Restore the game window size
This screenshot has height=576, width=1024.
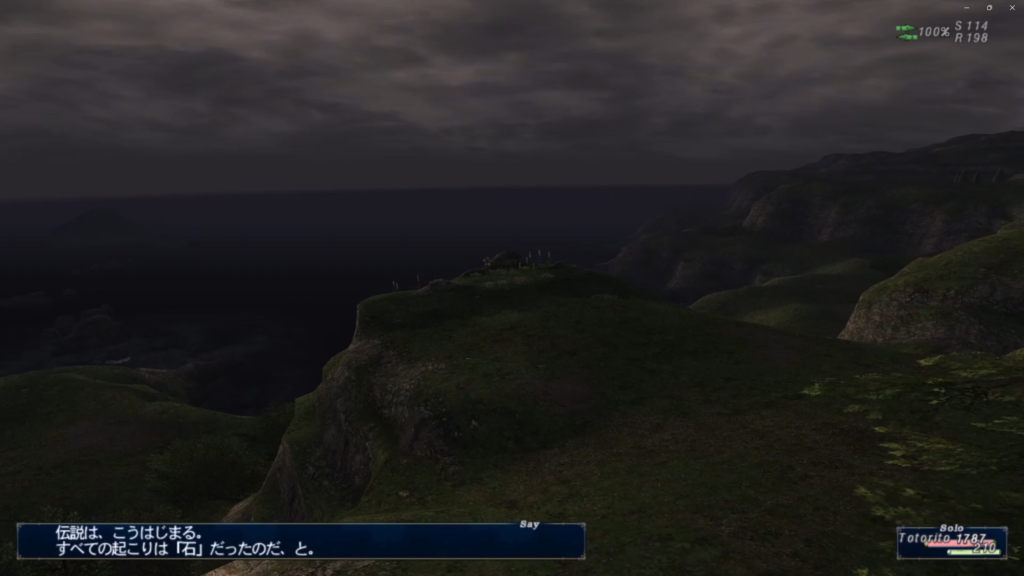989,7
